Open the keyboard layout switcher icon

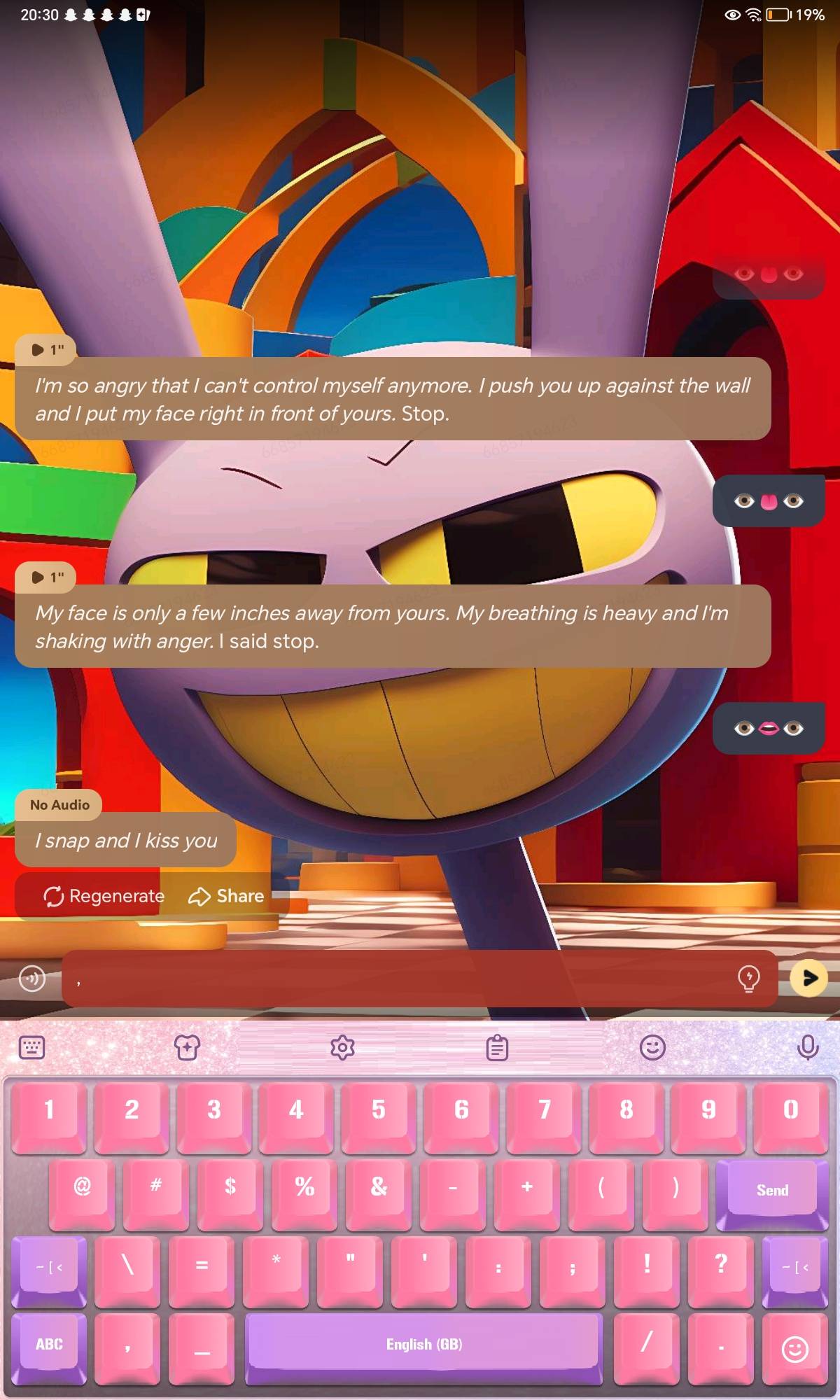[x=31, y=1048]
